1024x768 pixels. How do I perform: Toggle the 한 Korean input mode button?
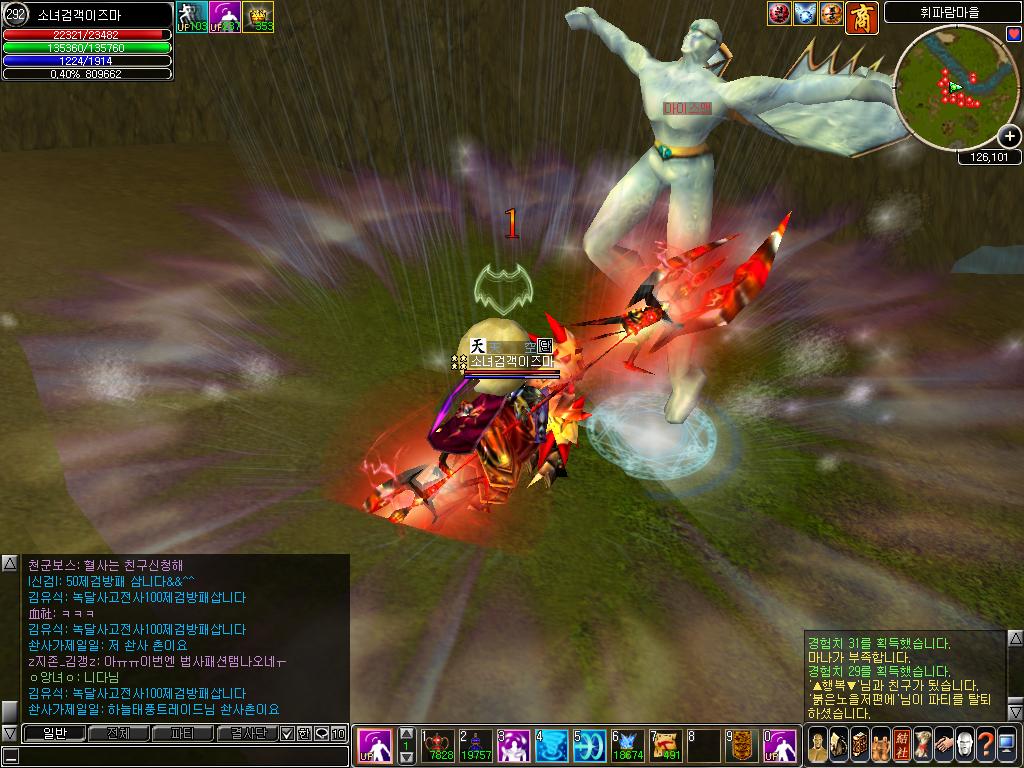point(304,733)
